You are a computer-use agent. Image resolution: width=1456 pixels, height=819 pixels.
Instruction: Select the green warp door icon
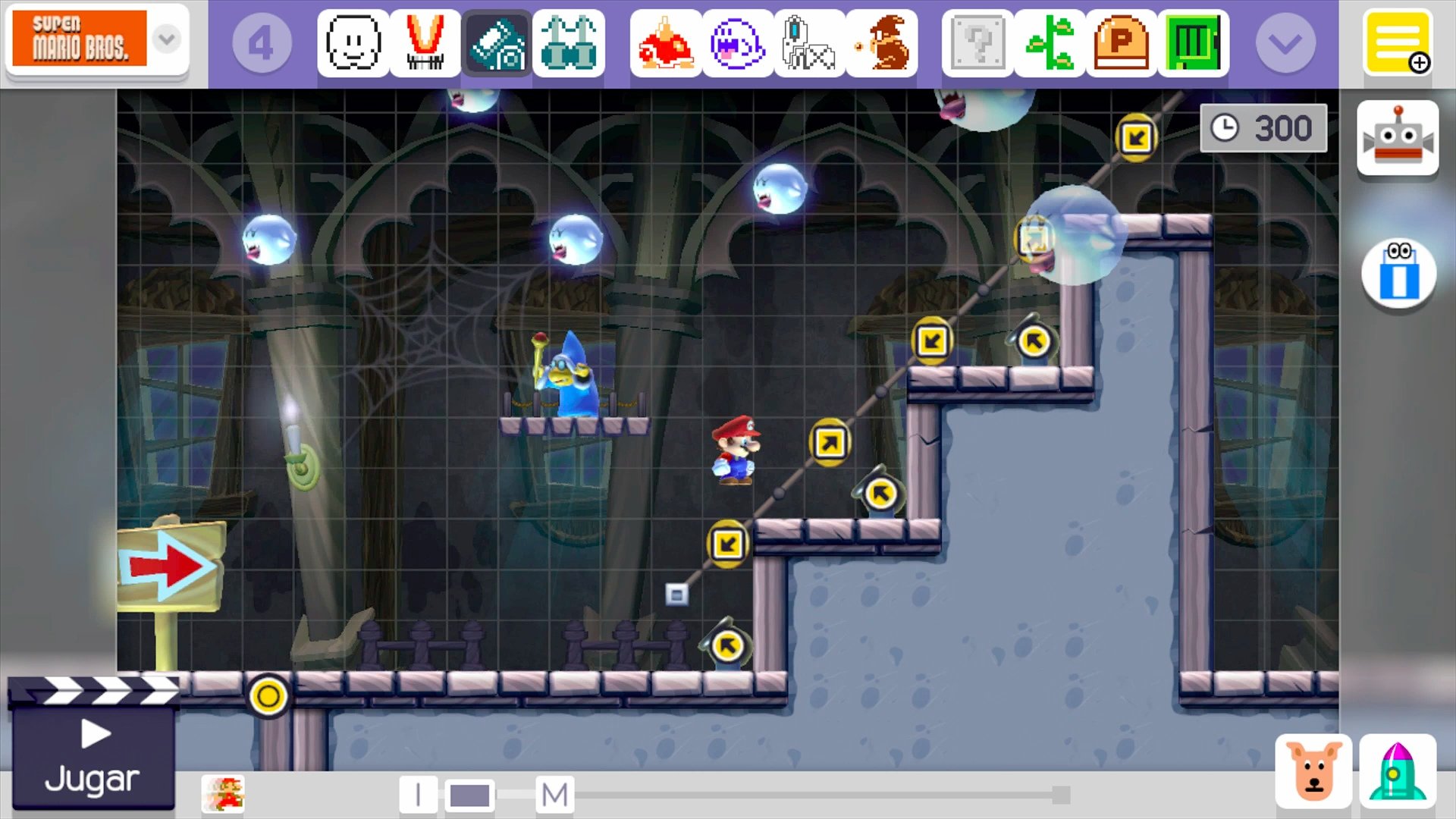pyautogui.click(x=1194, y=43)
